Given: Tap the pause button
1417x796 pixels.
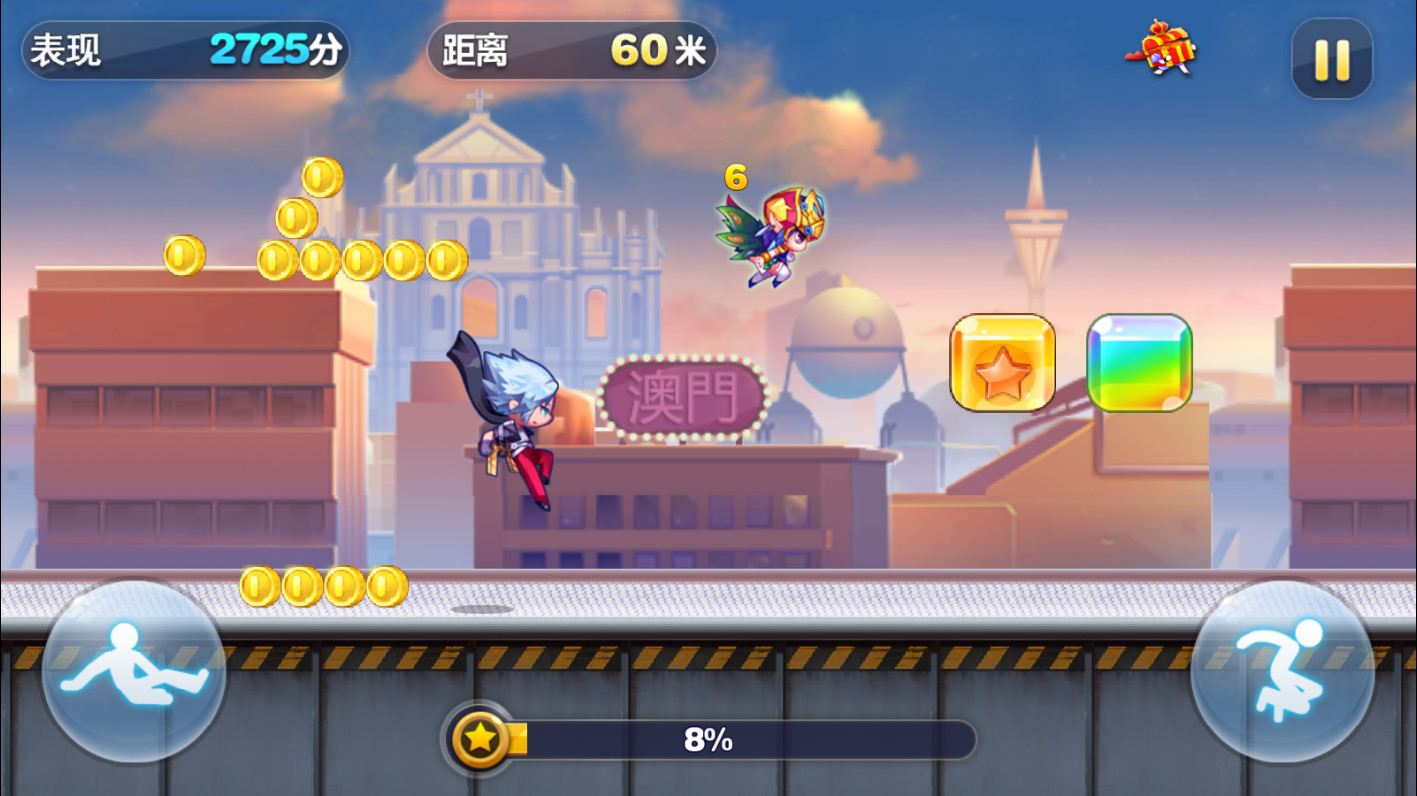Looking at the screenshot, I should pos(1331,59).
